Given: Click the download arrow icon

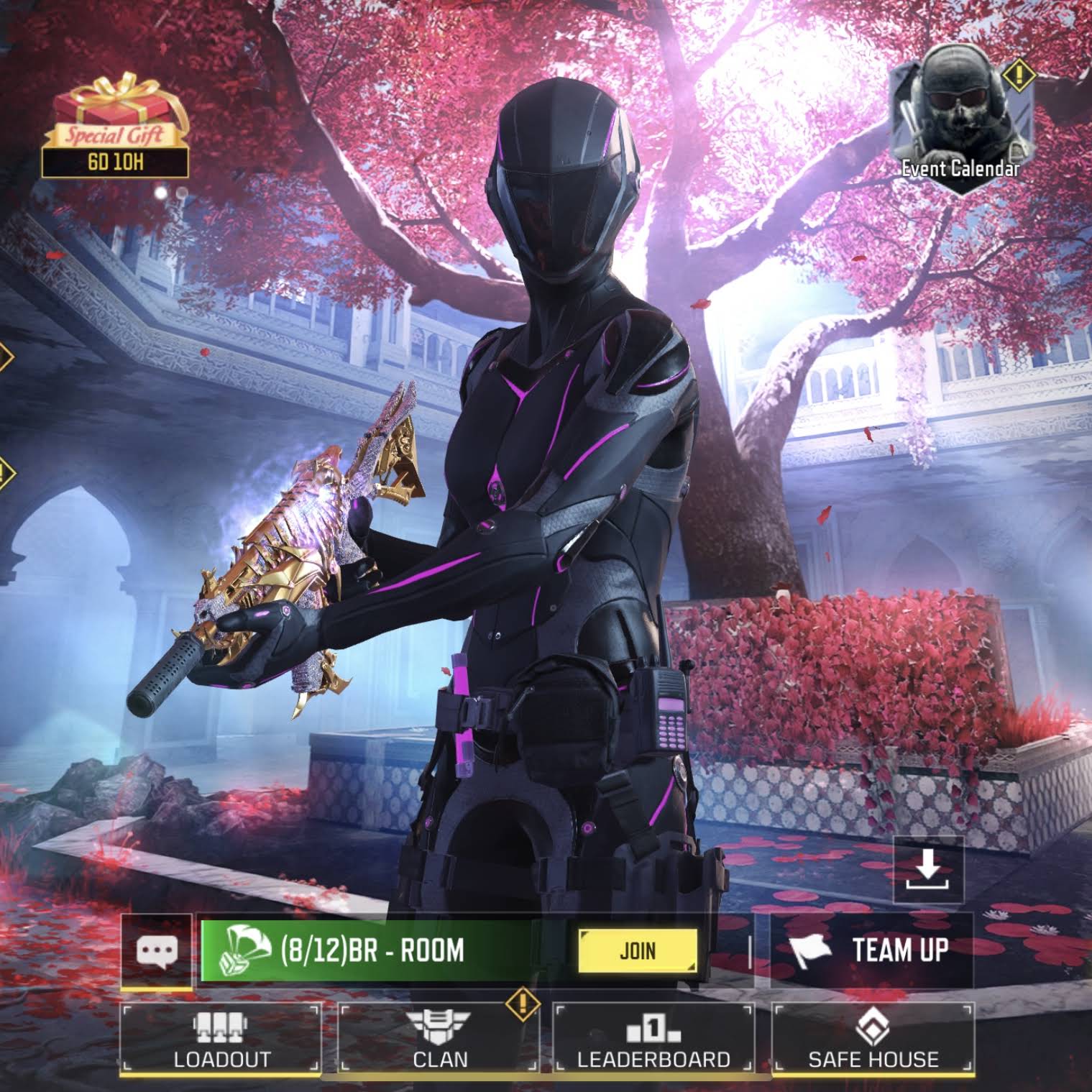Looking at the screenshot, I should 928,868.
